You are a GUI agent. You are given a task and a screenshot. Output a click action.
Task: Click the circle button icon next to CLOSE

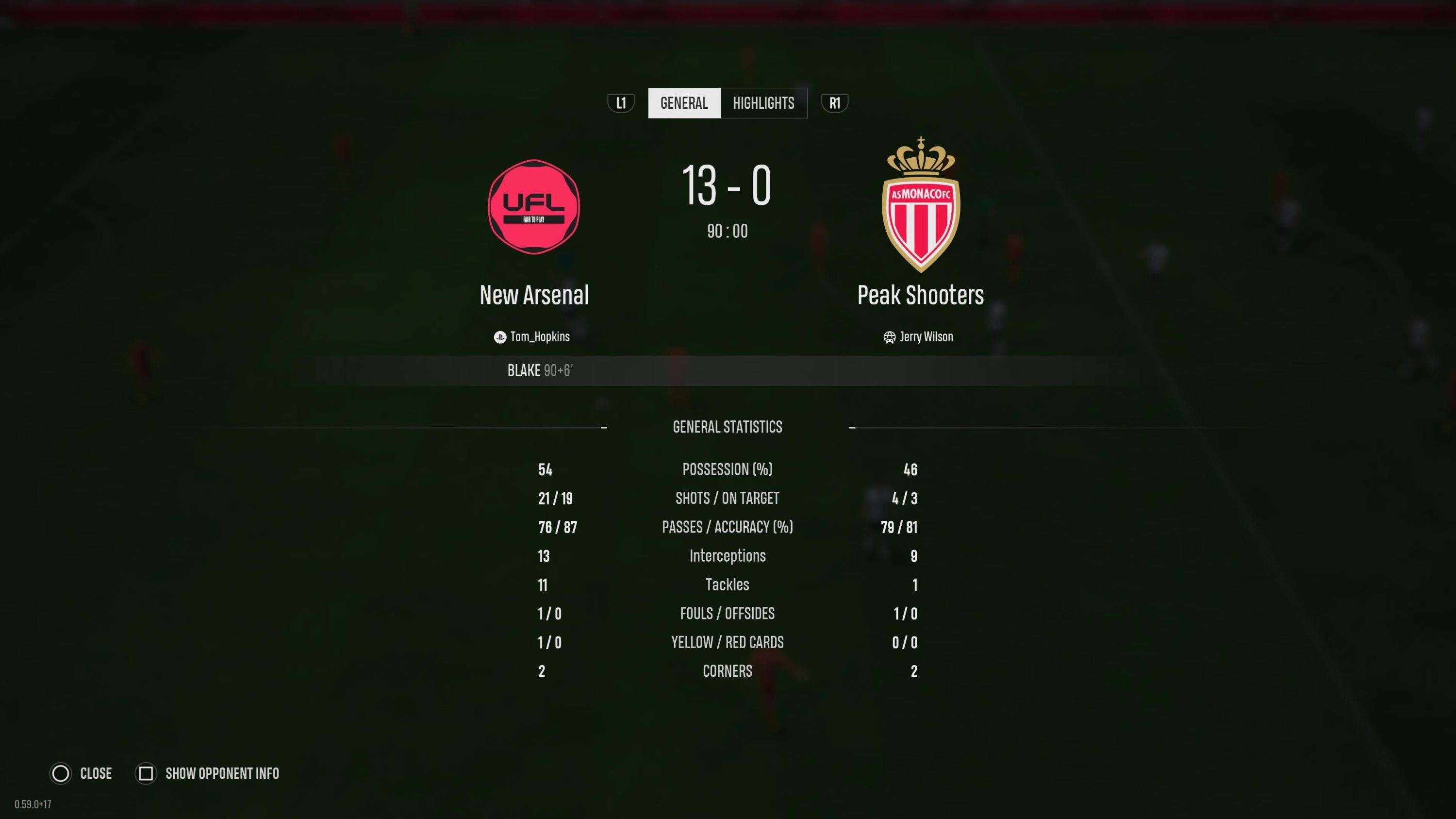(x=61, y=774)
